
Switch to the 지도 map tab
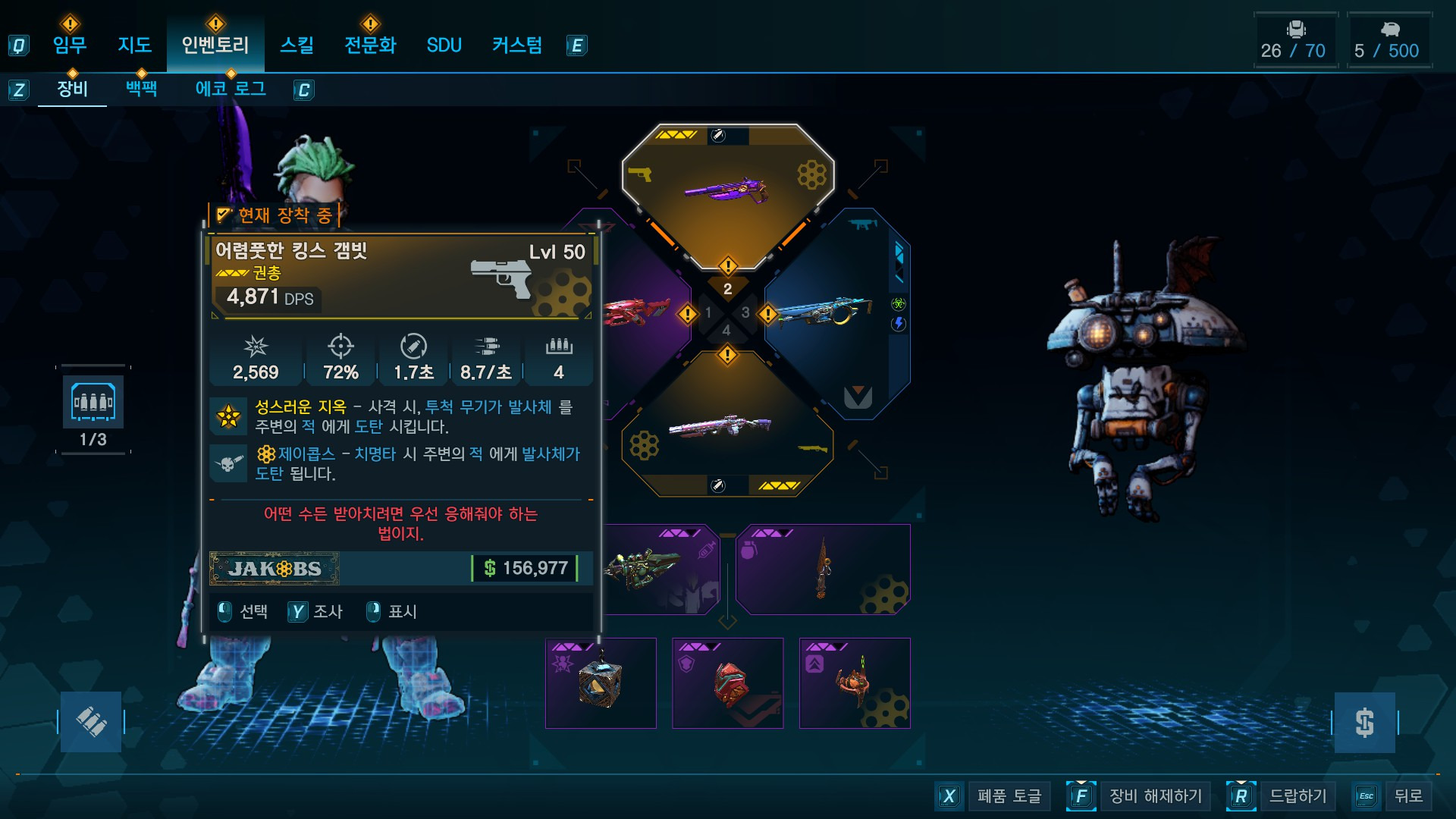(x=135, y=45)
